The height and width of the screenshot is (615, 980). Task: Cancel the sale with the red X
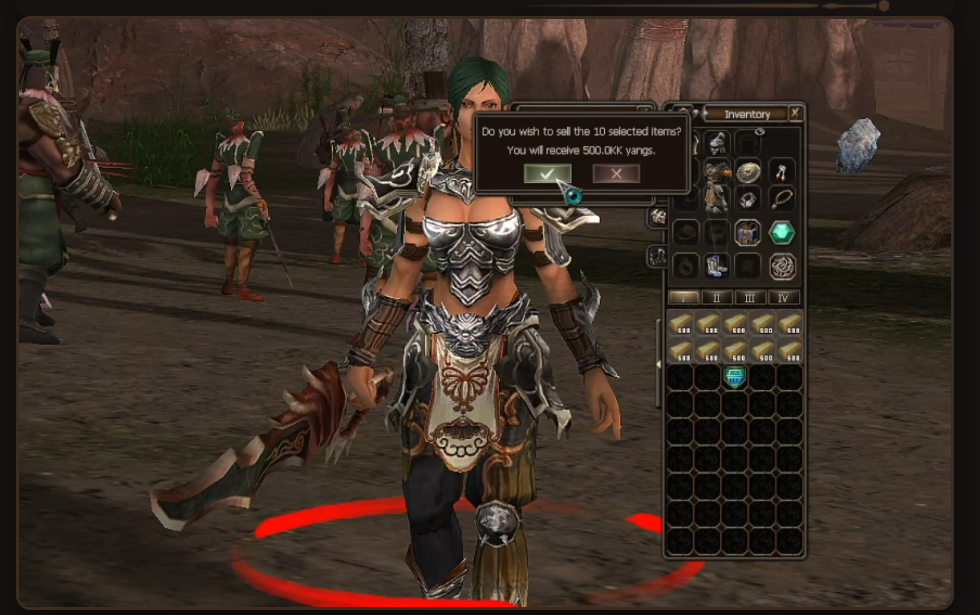[x=616, y=173]
